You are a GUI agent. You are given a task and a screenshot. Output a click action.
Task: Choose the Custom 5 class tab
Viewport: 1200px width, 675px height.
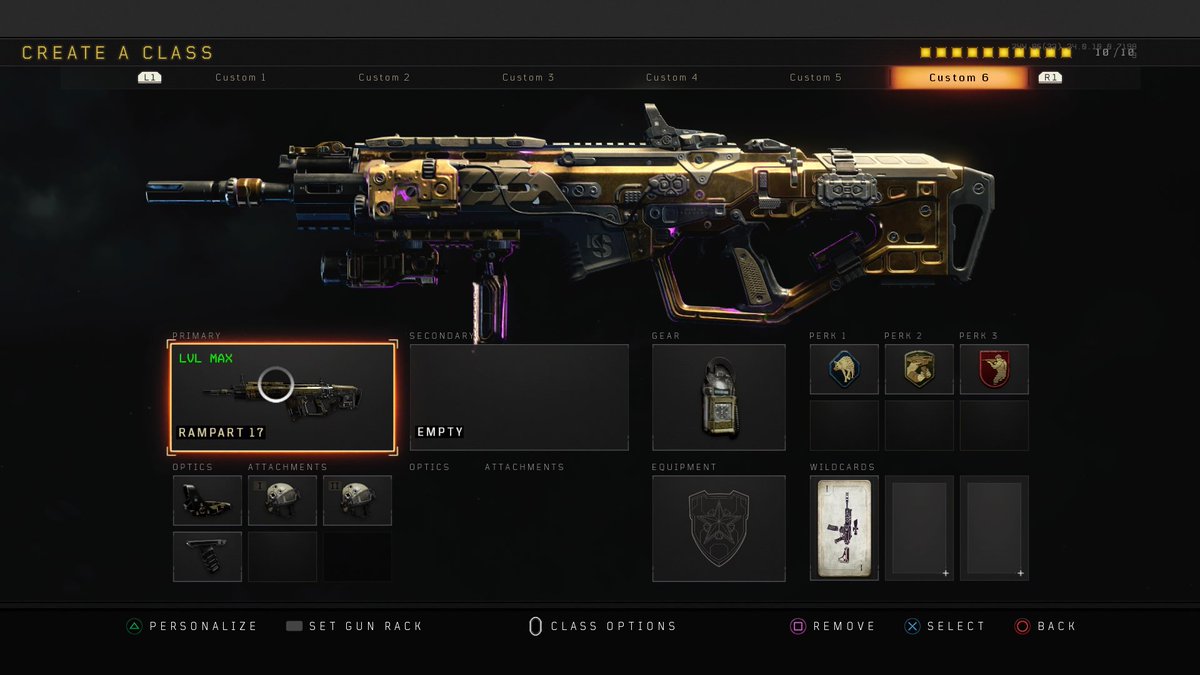click(x=816, y=78)
